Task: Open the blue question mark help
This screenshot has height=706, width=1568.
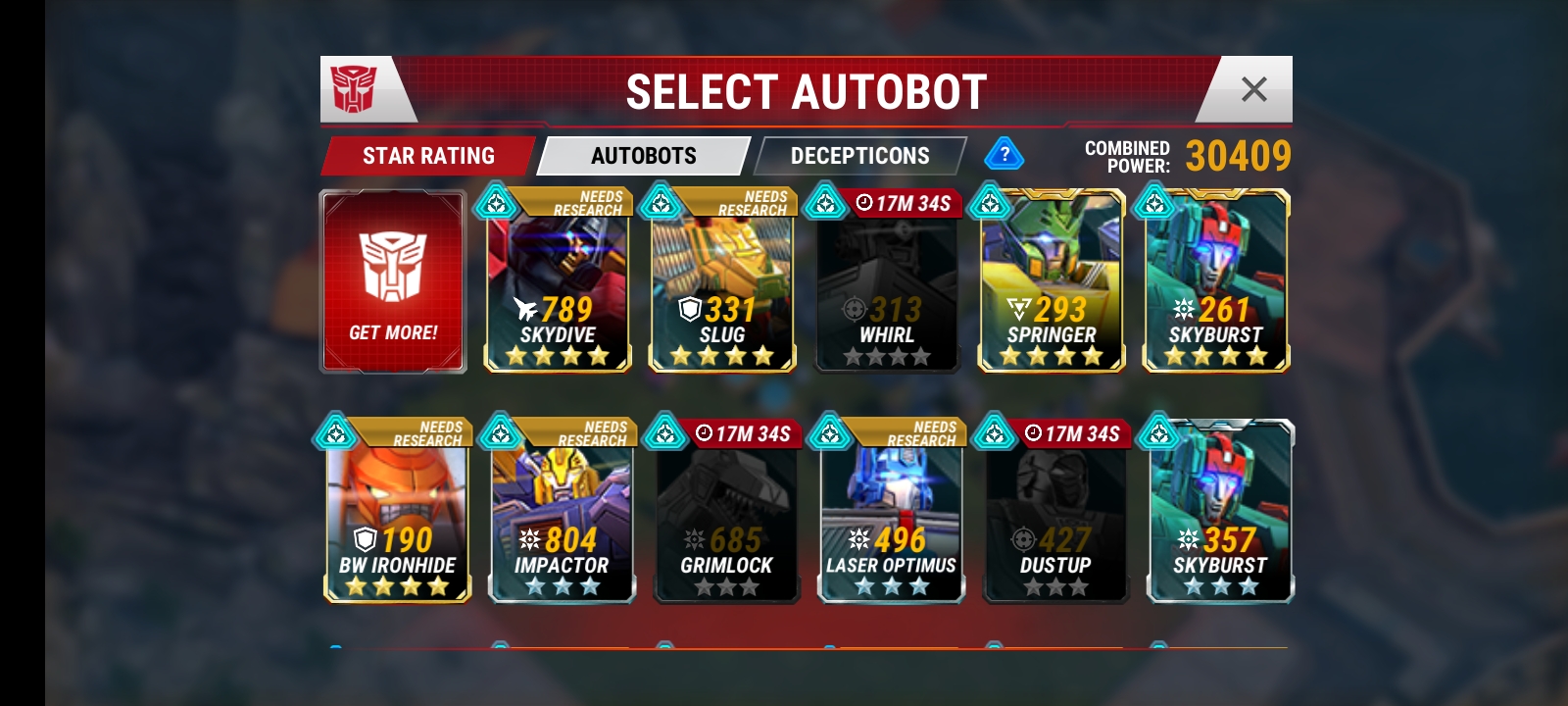Action: click(x=1004, y=154)
